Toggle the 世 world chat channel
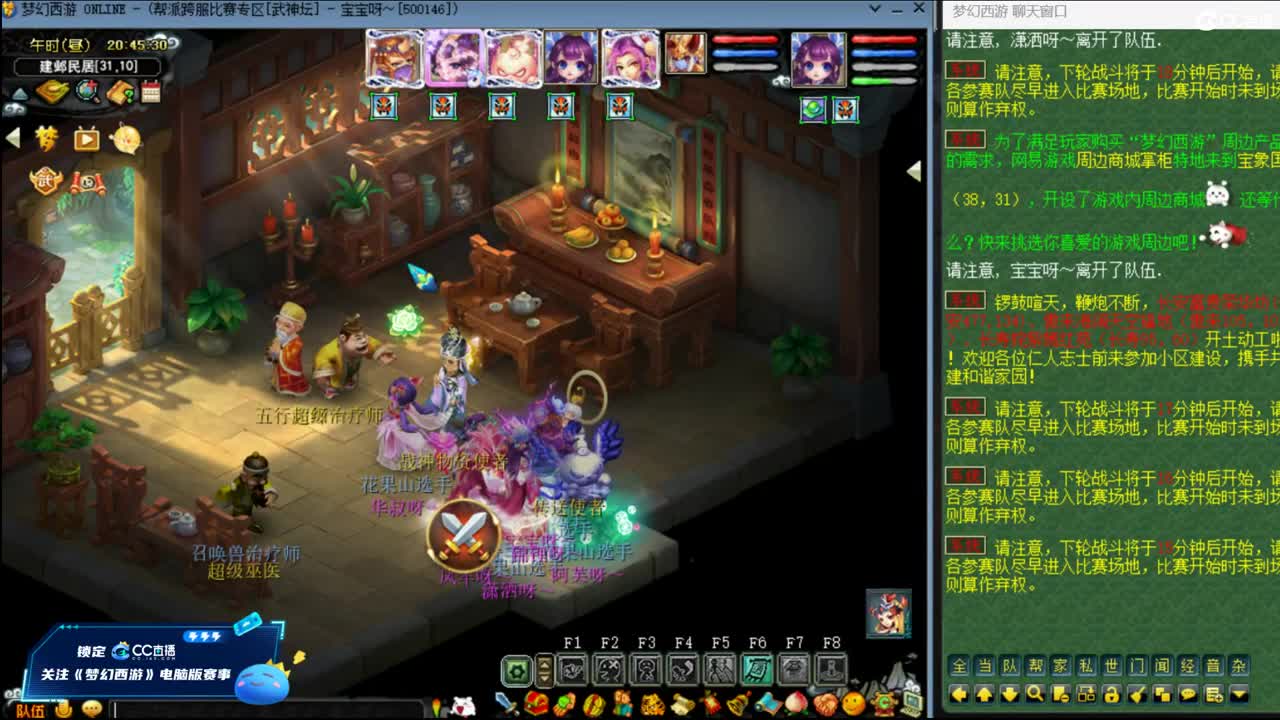The image size is (1280, 720). pyautogui.click(x=1111, y=664)
